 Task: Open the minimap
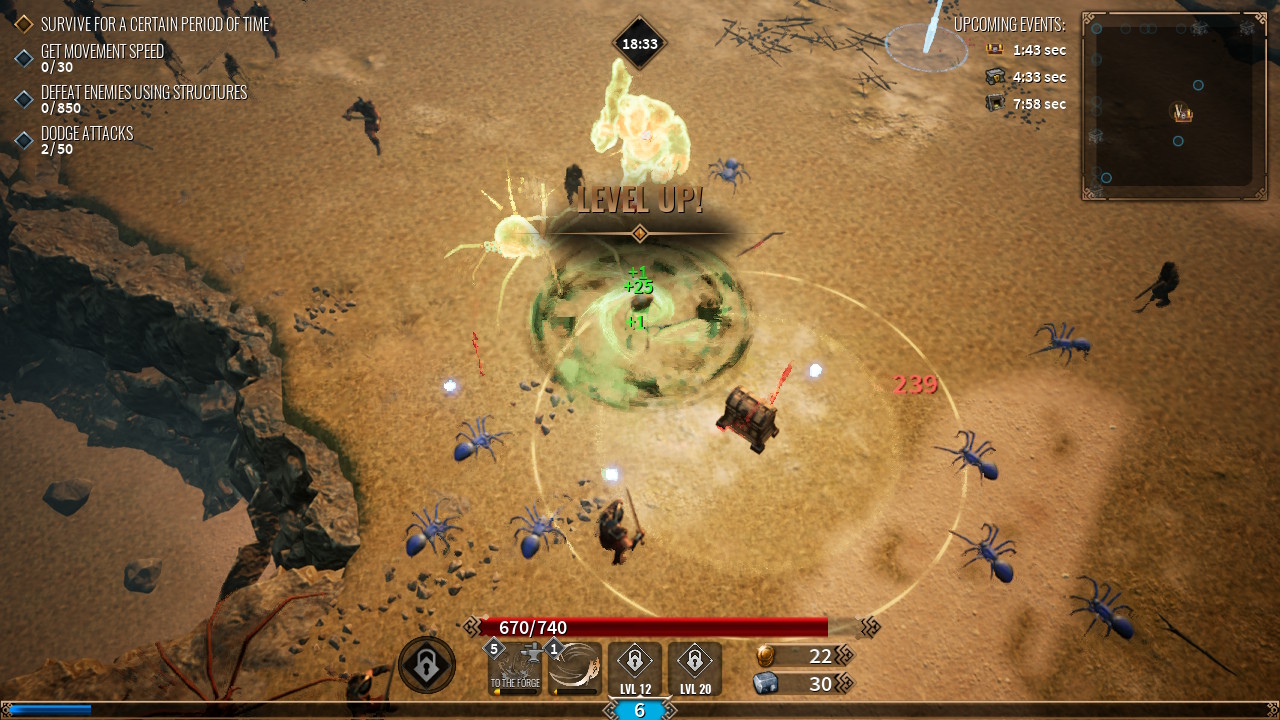[1174, 106]
